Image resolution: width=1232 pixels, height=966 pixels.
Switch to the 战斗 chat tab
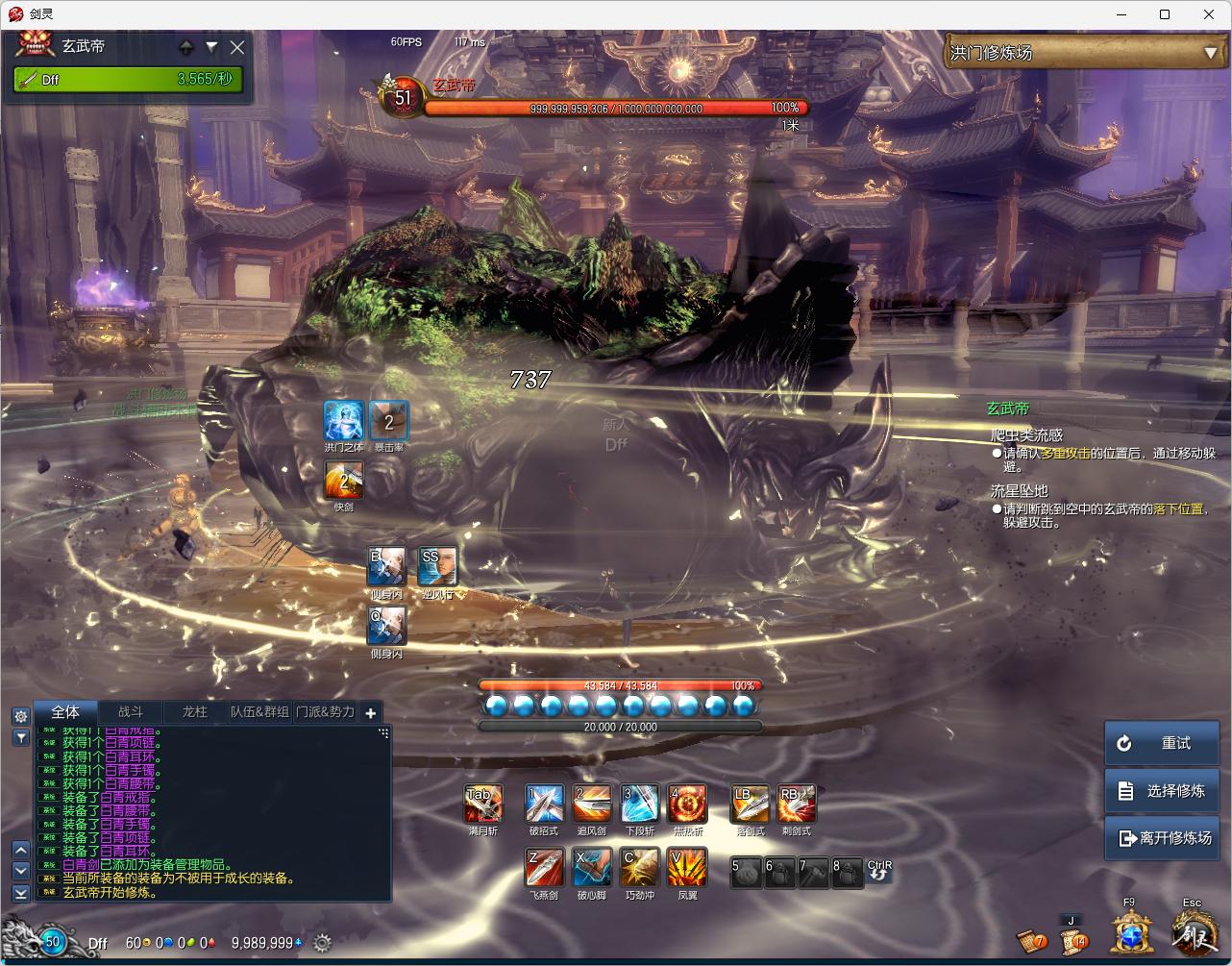click(x=131, y=712)
